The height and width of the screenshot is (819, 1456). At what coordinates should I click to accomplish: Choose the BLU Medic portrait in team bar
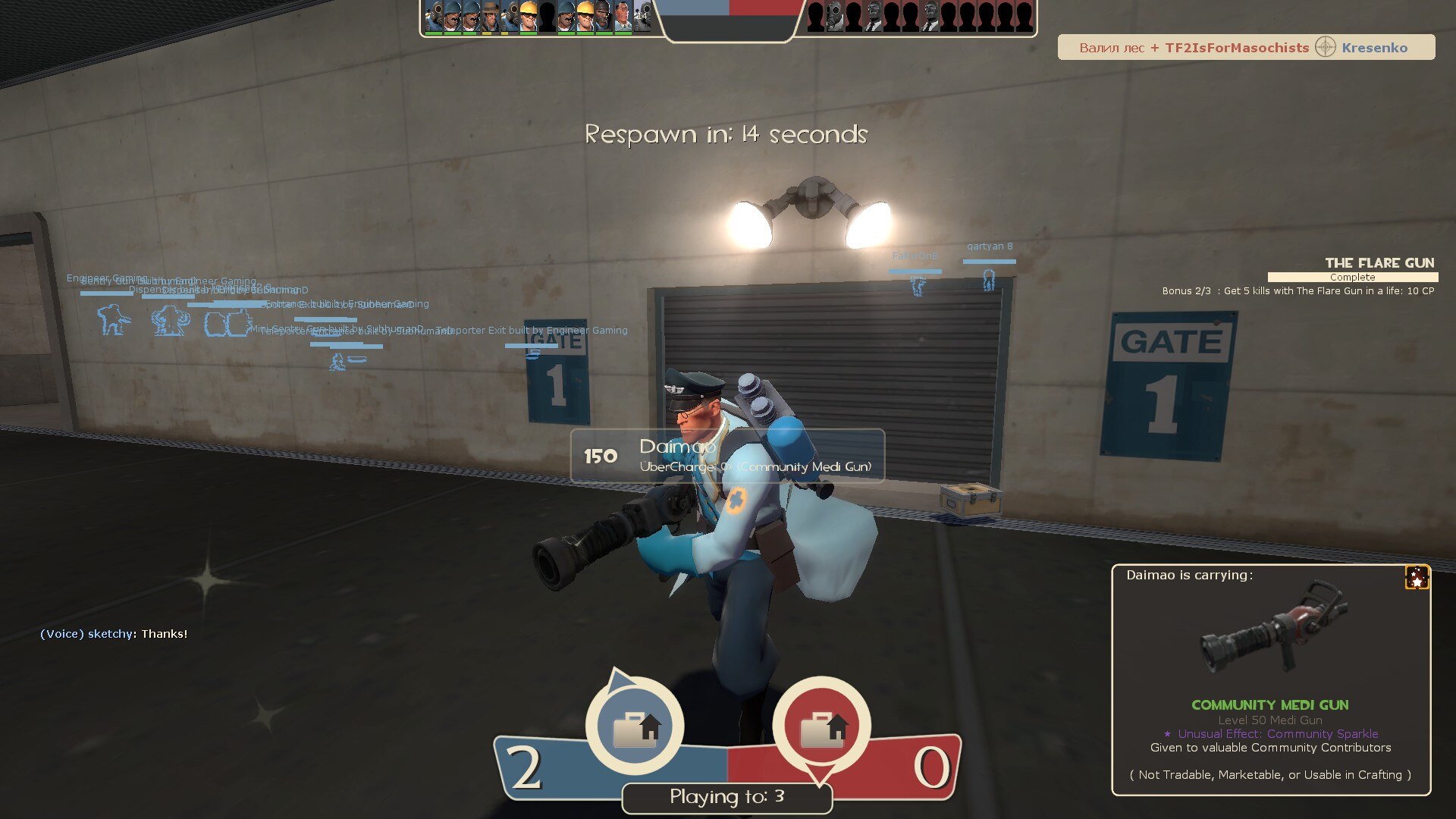623,17
